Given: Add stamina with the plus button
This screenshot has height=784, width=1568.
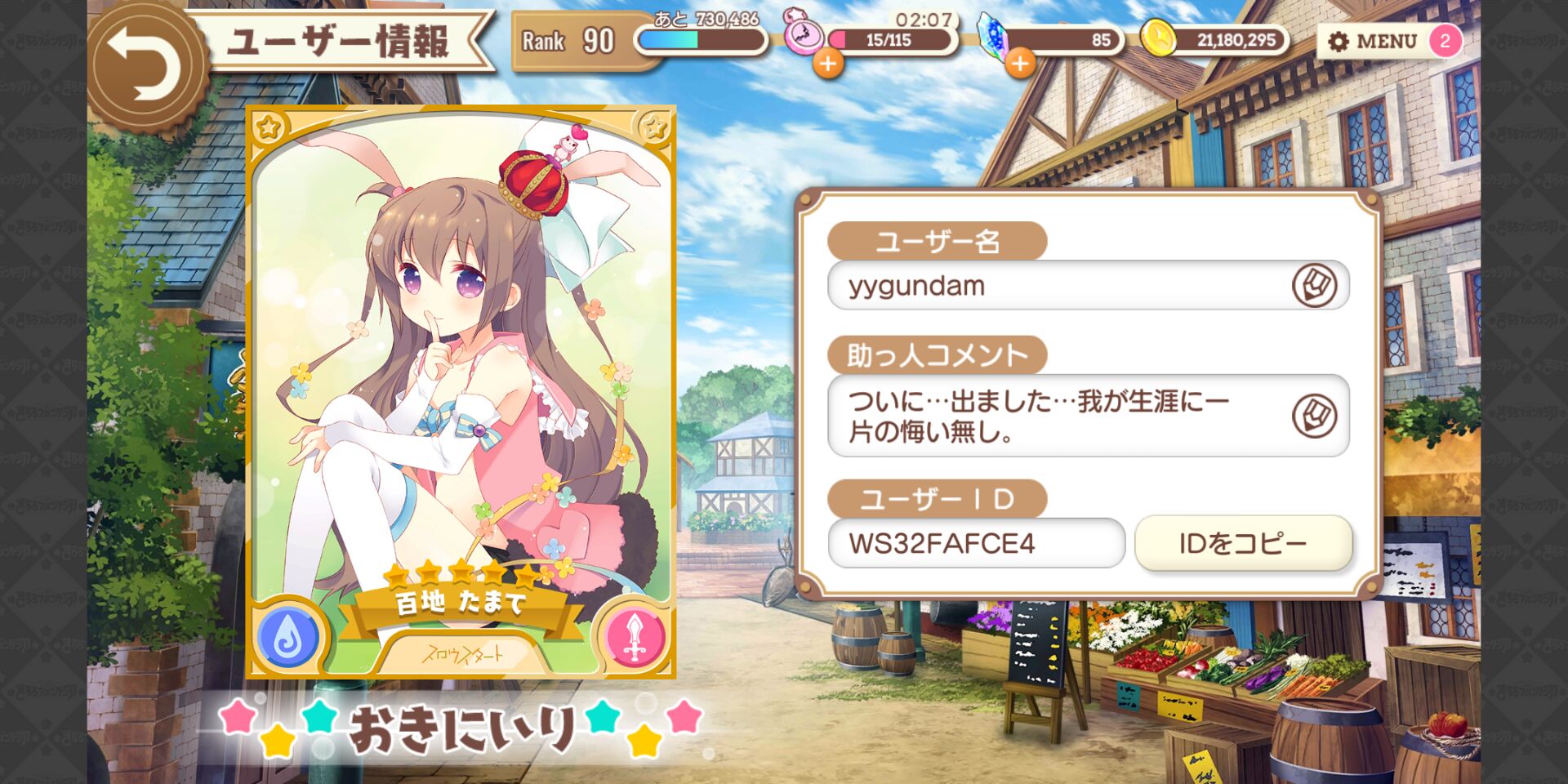Looking at the screenshot, I should coord(828,63).
